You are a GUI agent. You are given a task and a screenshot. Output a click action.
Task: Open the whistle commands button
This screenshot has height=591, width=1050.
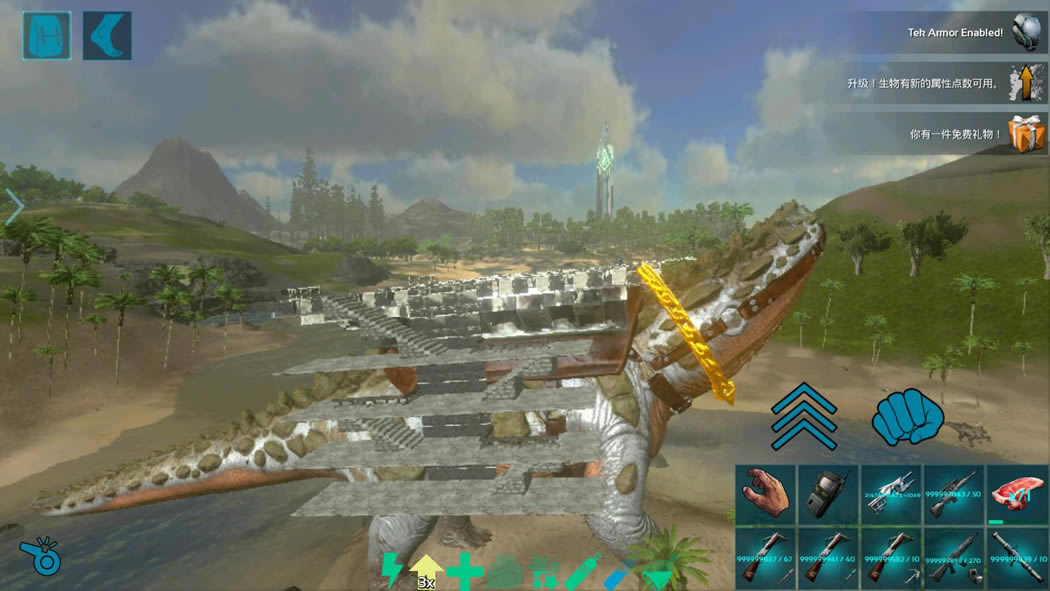[40, 556]
